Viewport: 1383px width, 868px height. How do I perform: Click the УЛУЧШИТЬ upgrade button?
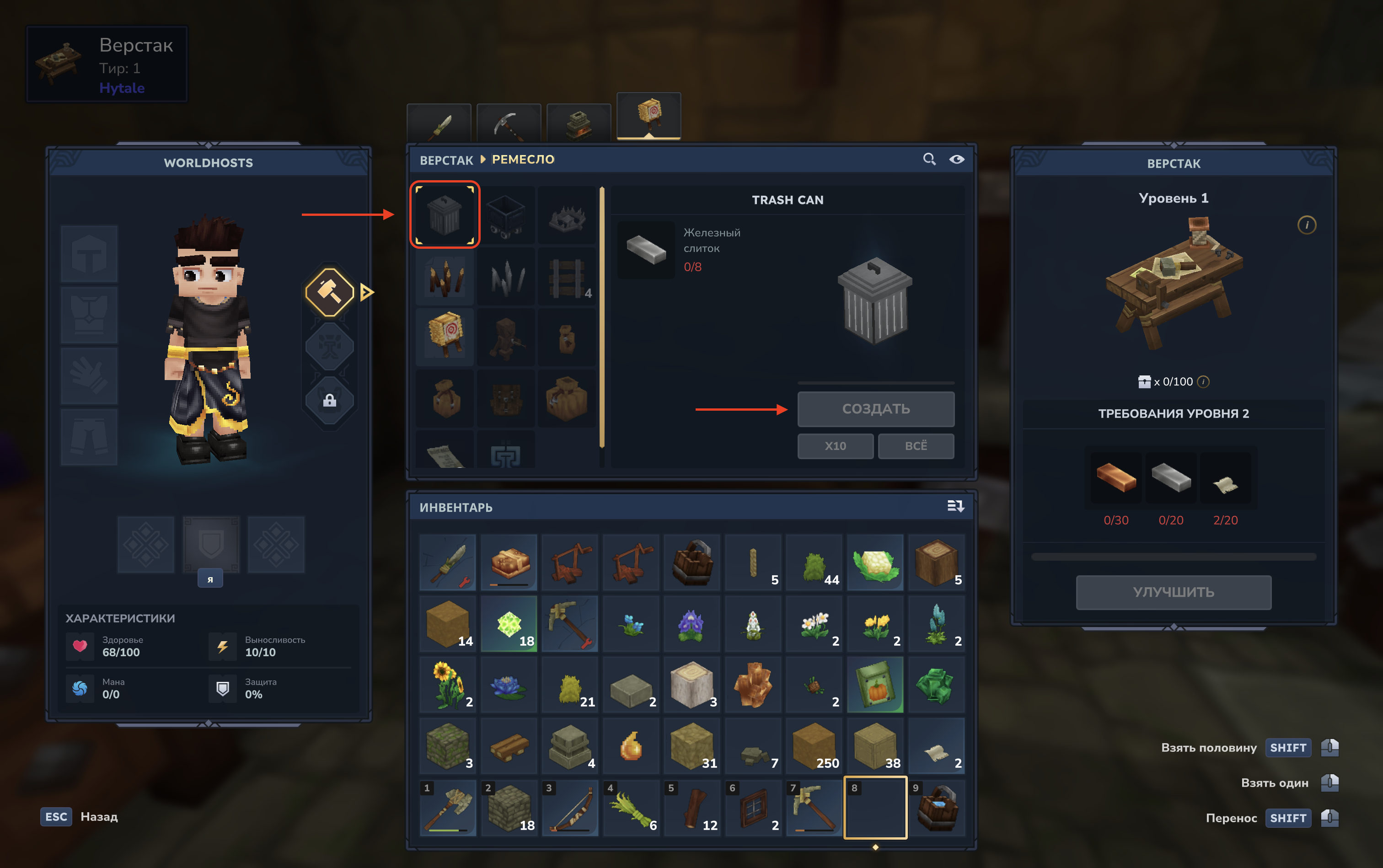point(1173,592)
